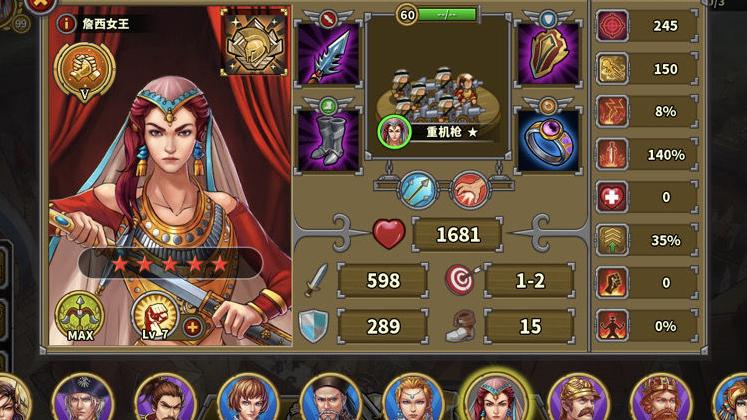
Task: Pick the grey-bearded hero in black hat
Action: 330,400
